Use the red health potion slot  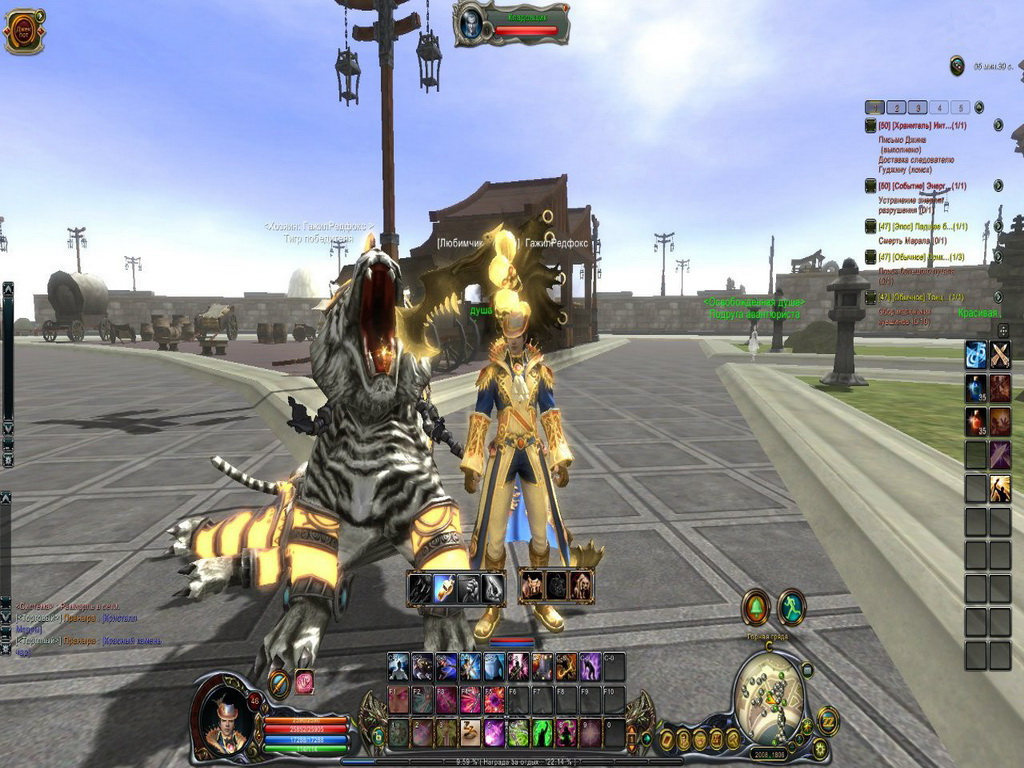point(976,421)
